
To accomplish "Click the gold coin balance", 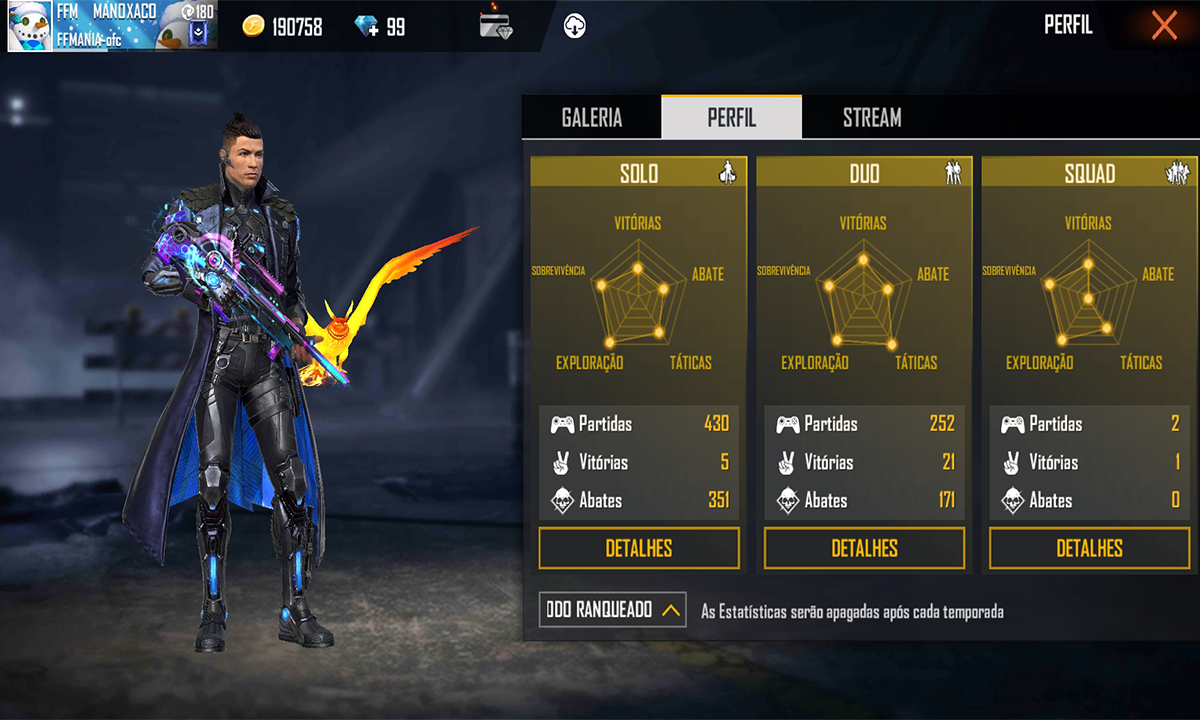I will coord(284,27).
